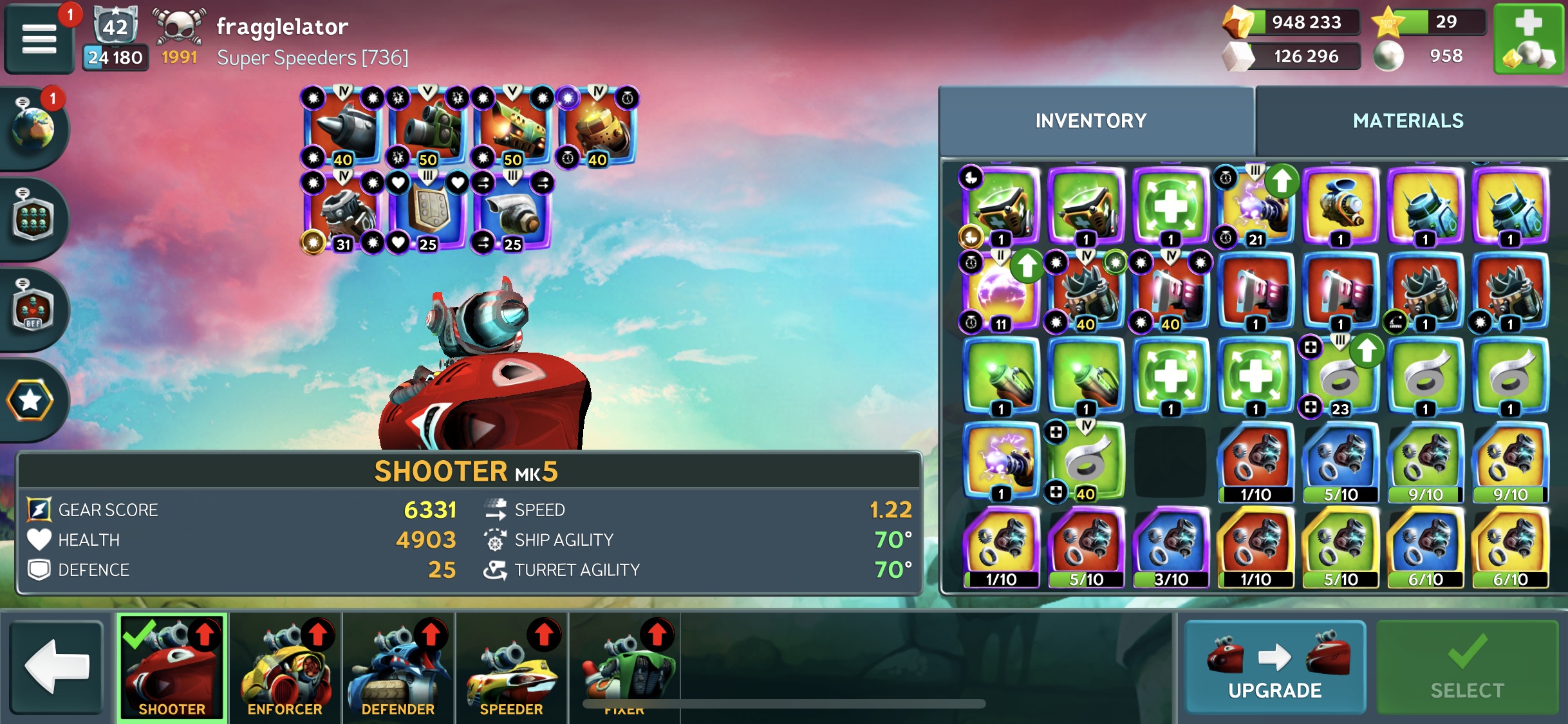This screenshot has height=724, width=1568.
Task: Choose the Enforcer ship tile
Action: (x=285, y=667)
